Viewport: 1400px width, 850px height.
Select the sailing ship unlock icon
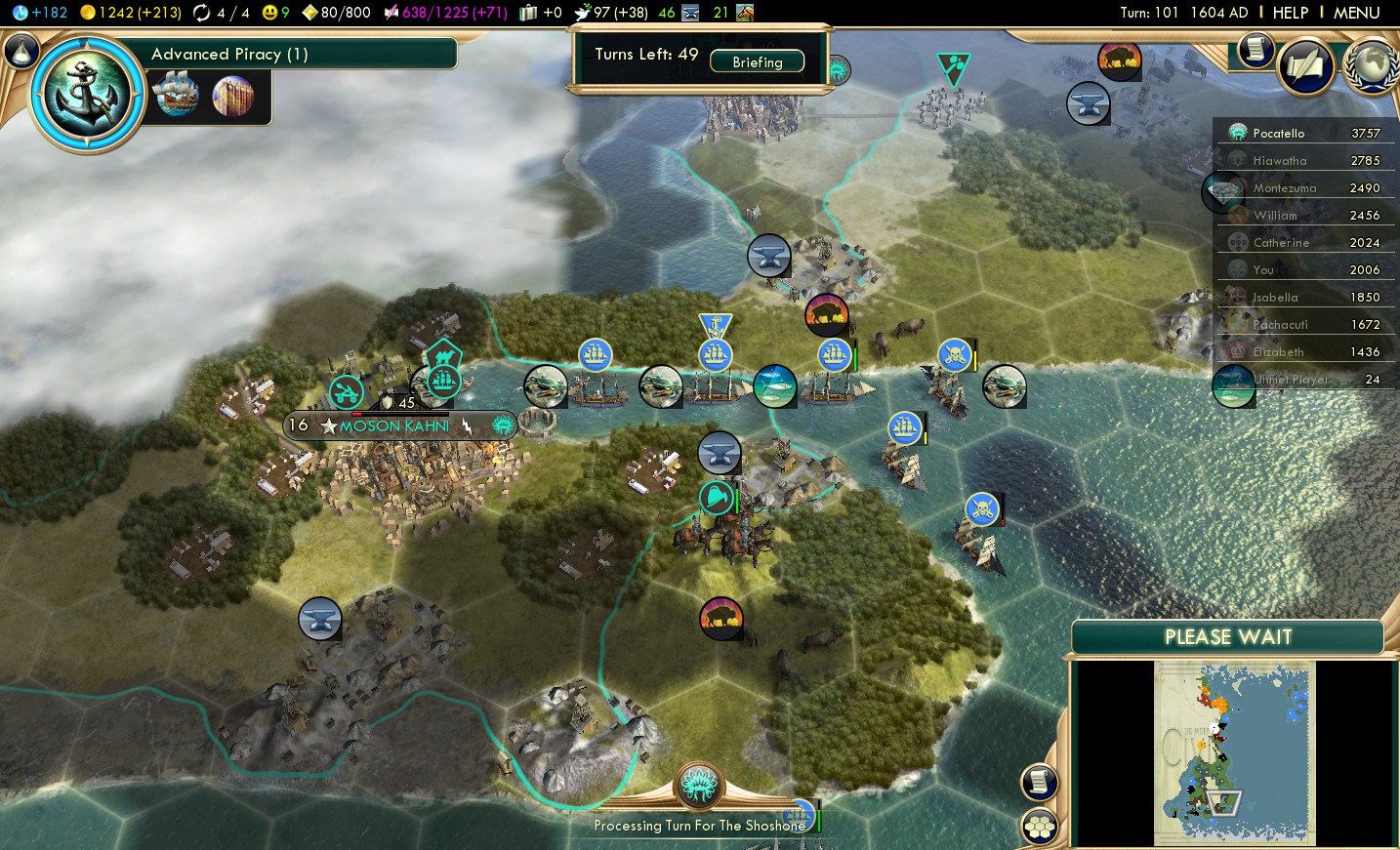click(177, 96)
